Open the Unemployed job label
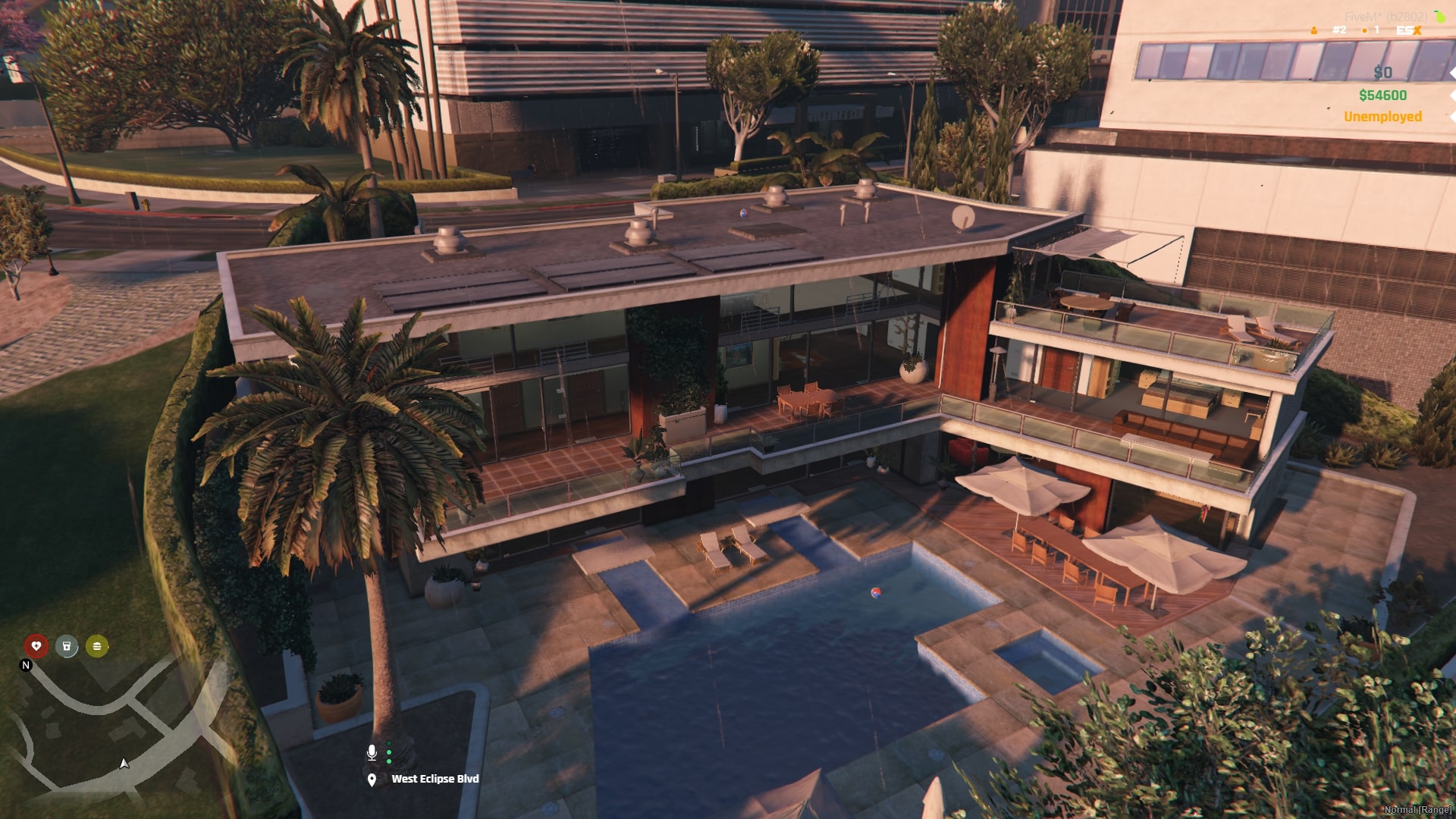 [x=1382, y=118]
